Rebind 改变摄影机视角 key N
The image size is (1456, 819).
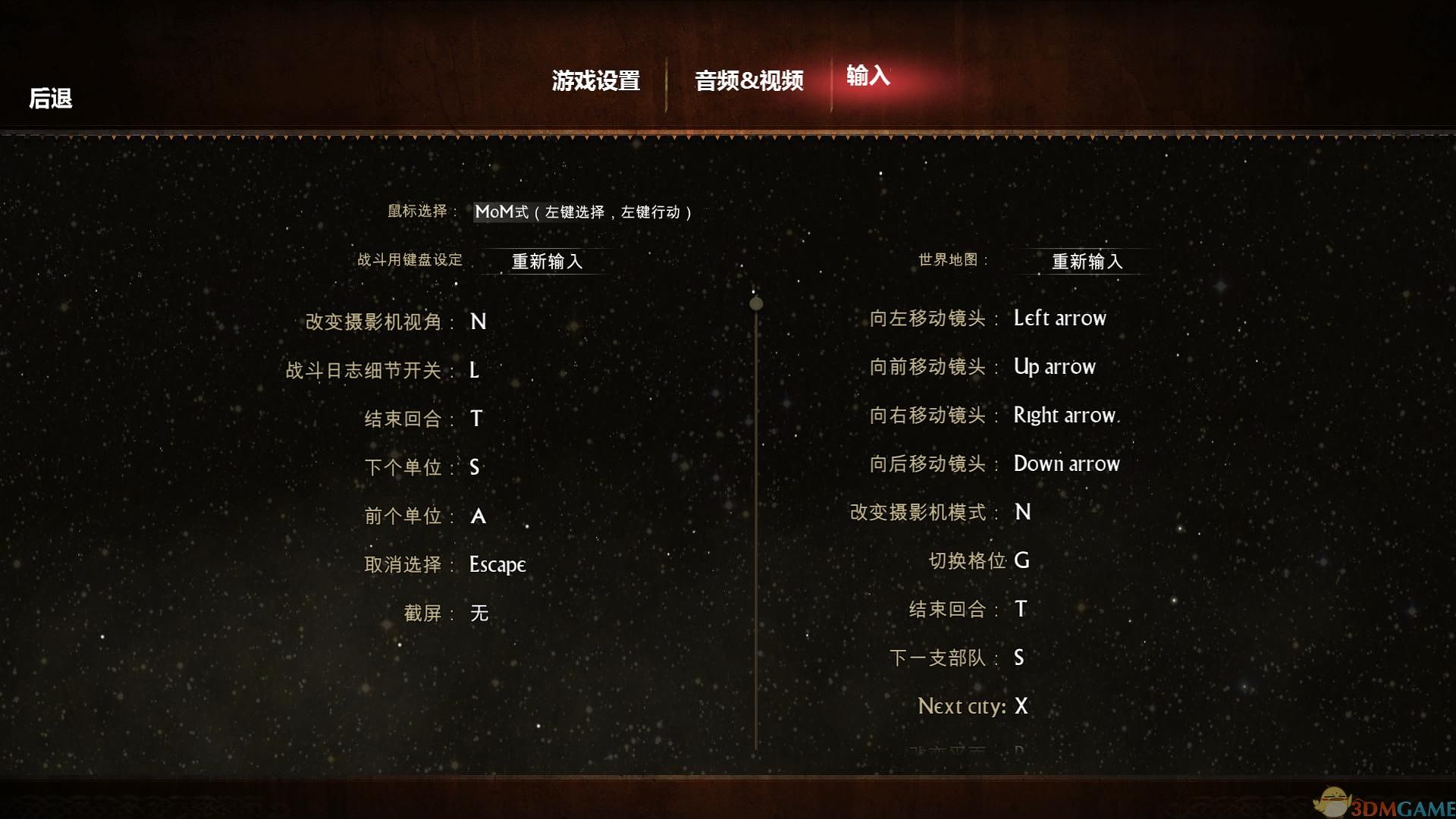[478, 322]
